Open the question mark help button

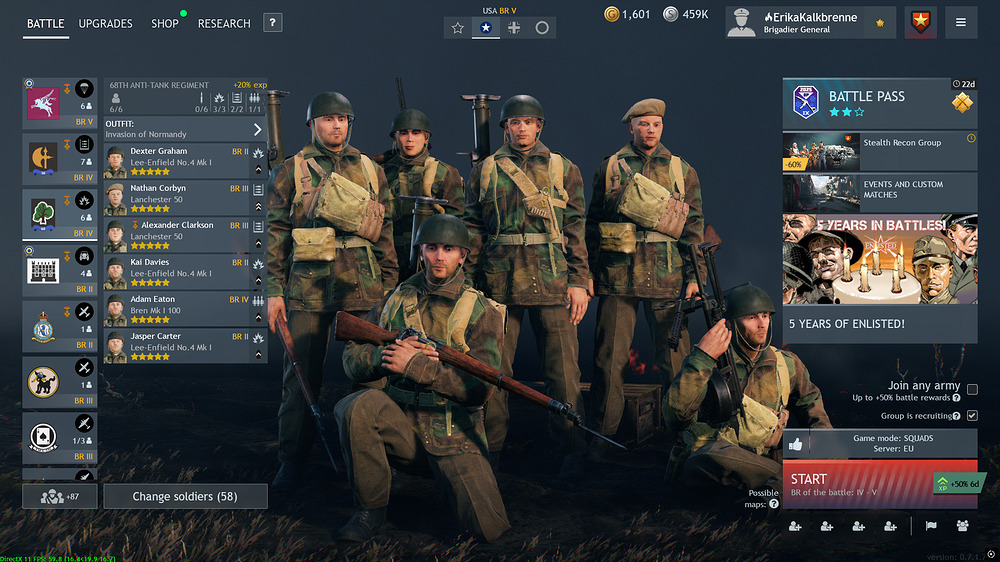(x=272, y=23)
